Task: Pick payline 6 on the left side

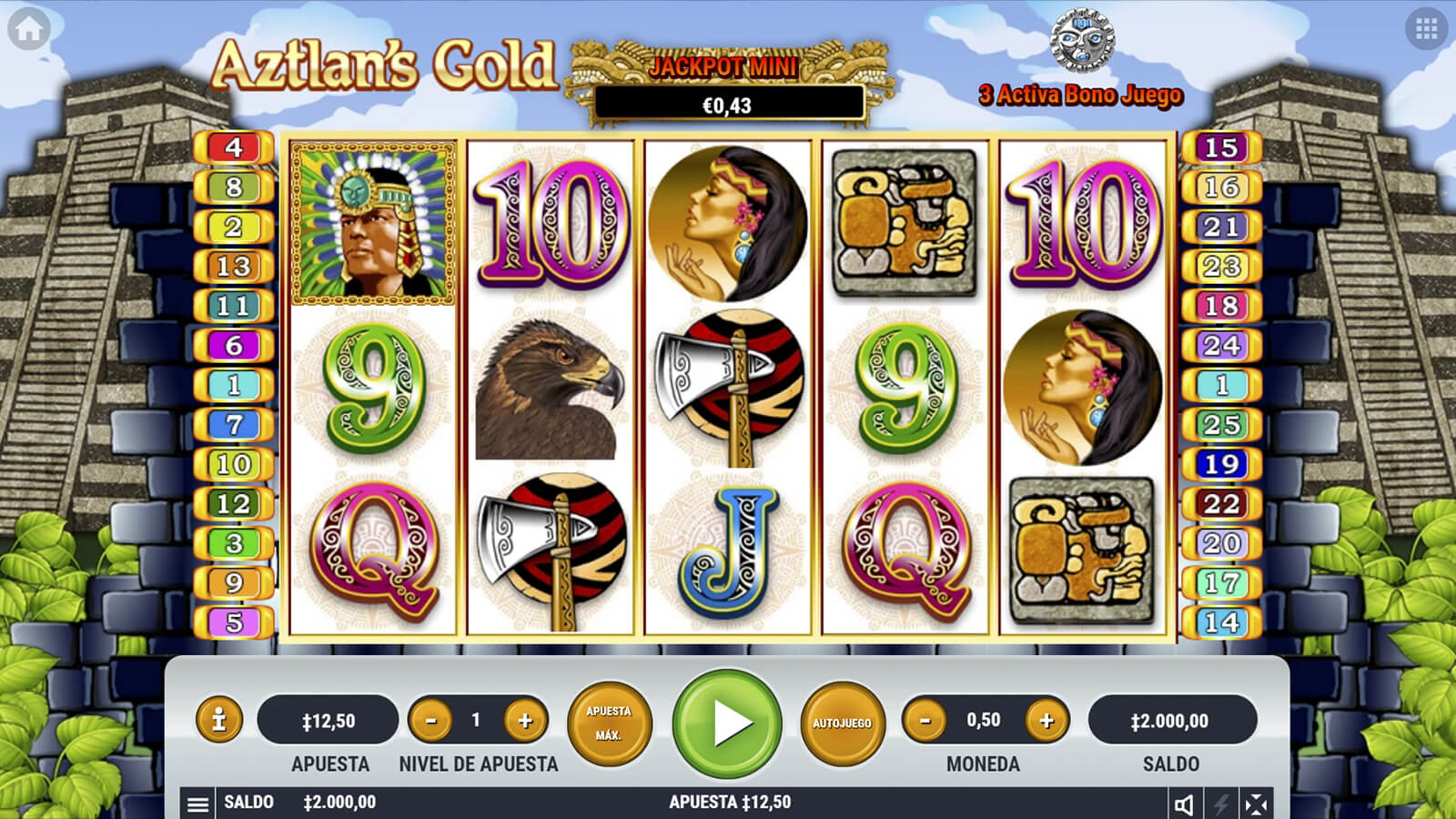Action: (234, 346)
